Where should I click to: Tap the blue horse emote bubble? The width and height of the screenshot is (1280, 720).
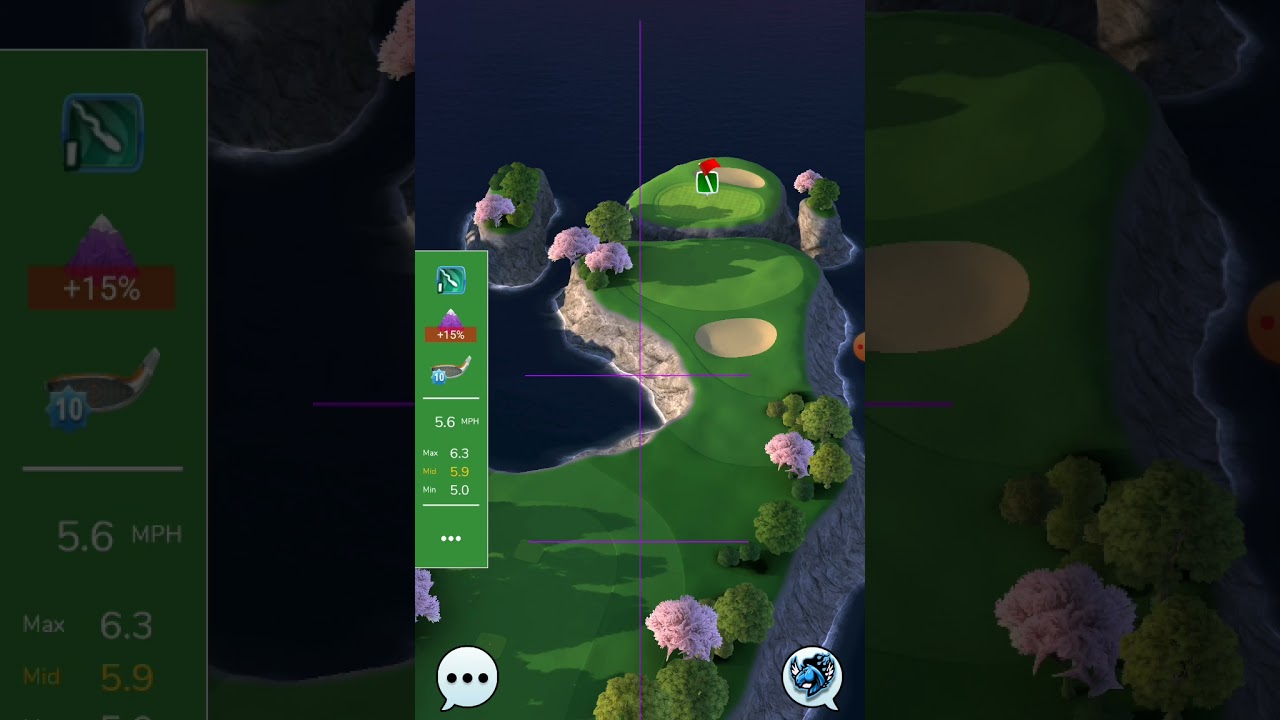tap(811, 675)
